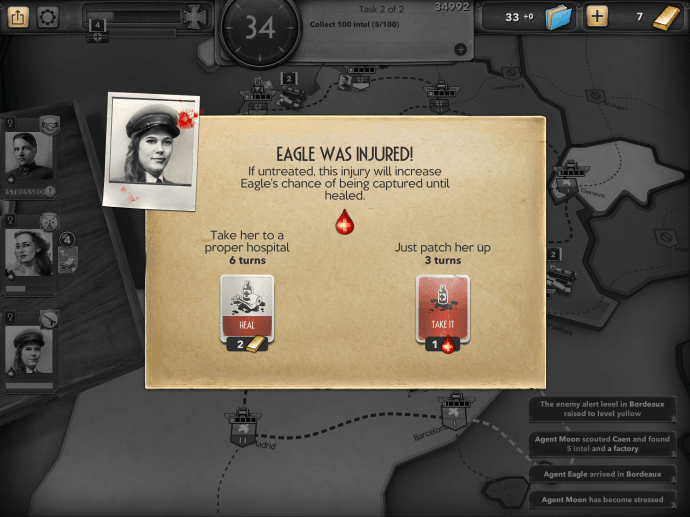Viewport: 690px width, 517px height.
Task: Select the Take It patch-up card
Action: (x=442, y=308)
